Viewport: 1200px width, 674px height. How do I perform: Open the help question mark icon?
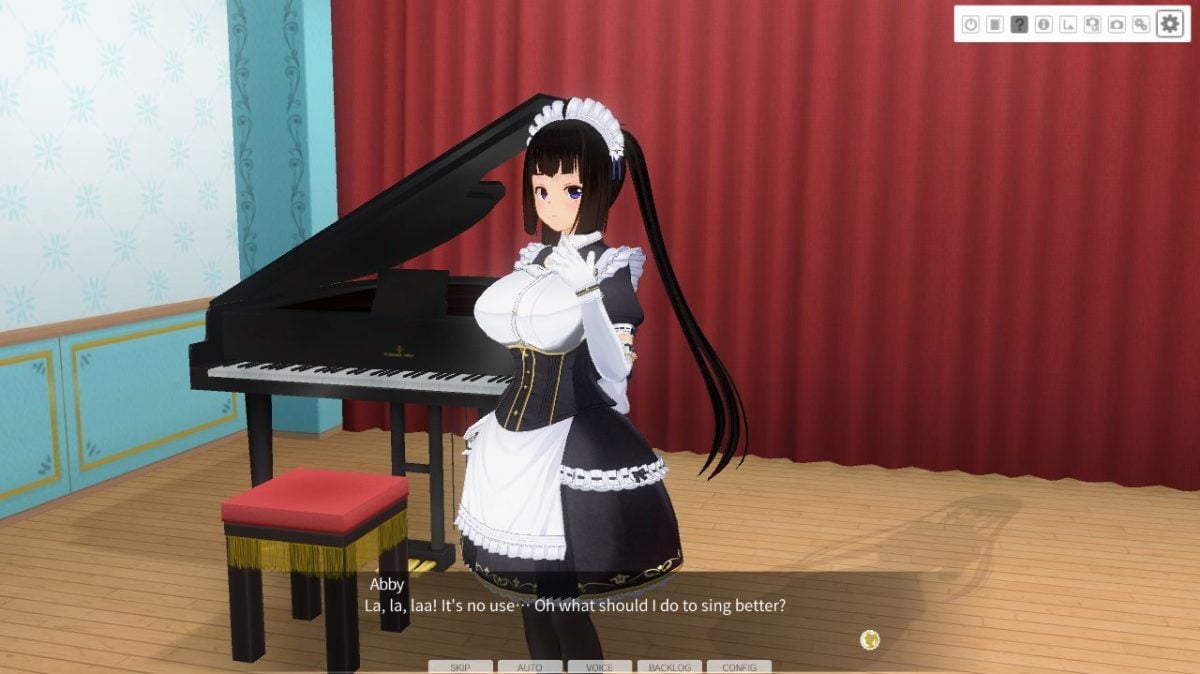coord(1019,24)
